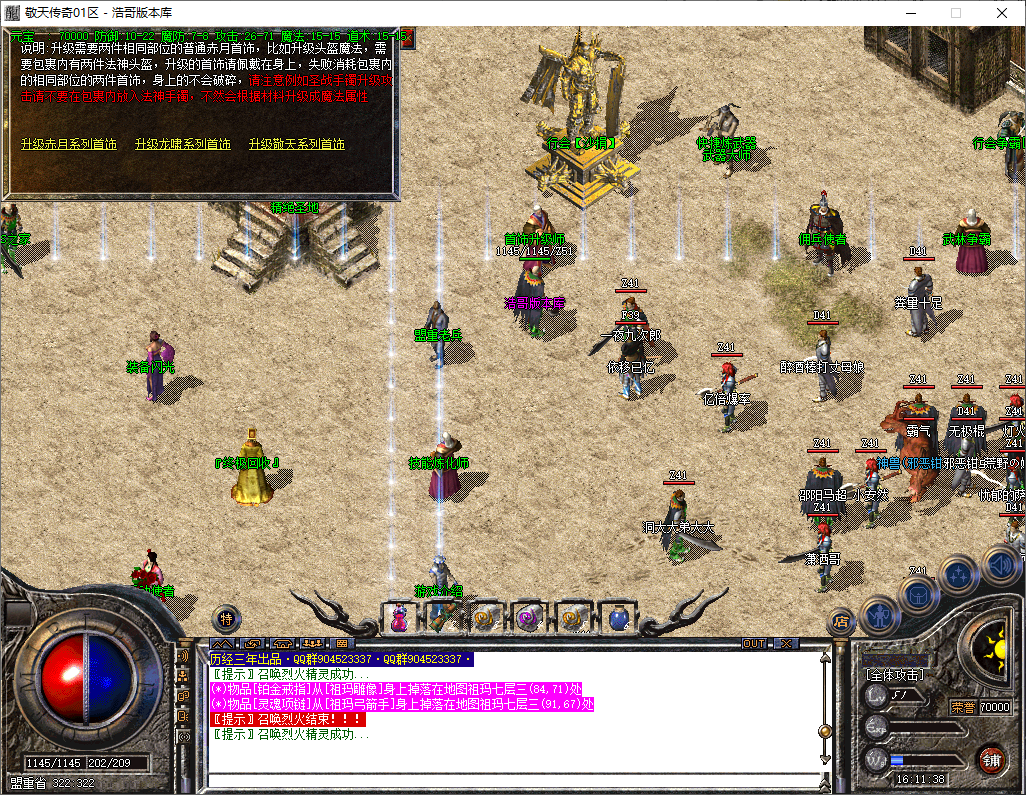
Task: Show the skills sparkle icon
Action: coord(960,574)
